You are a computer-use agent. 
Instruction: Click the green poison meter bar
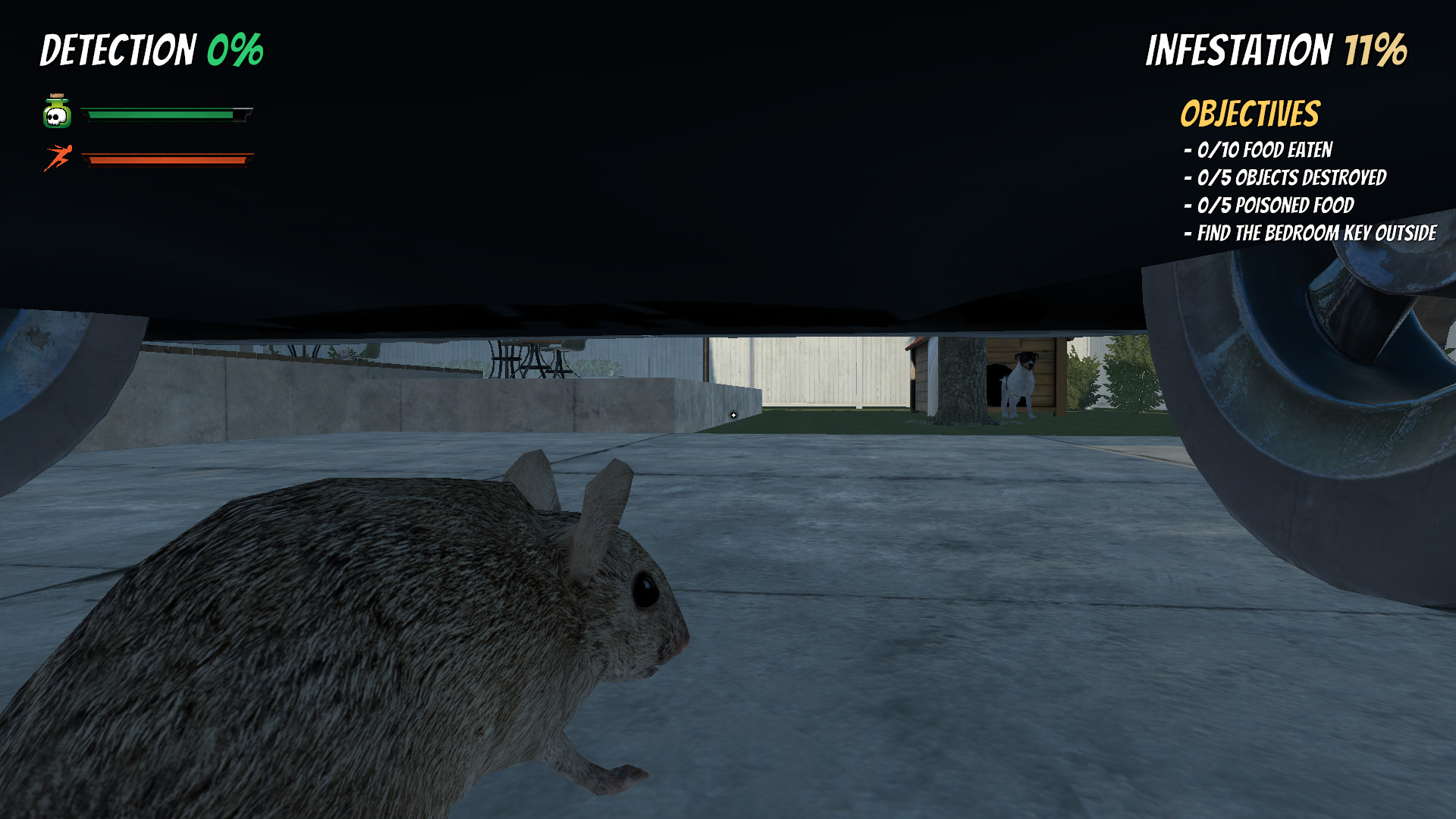pos(159,115)
